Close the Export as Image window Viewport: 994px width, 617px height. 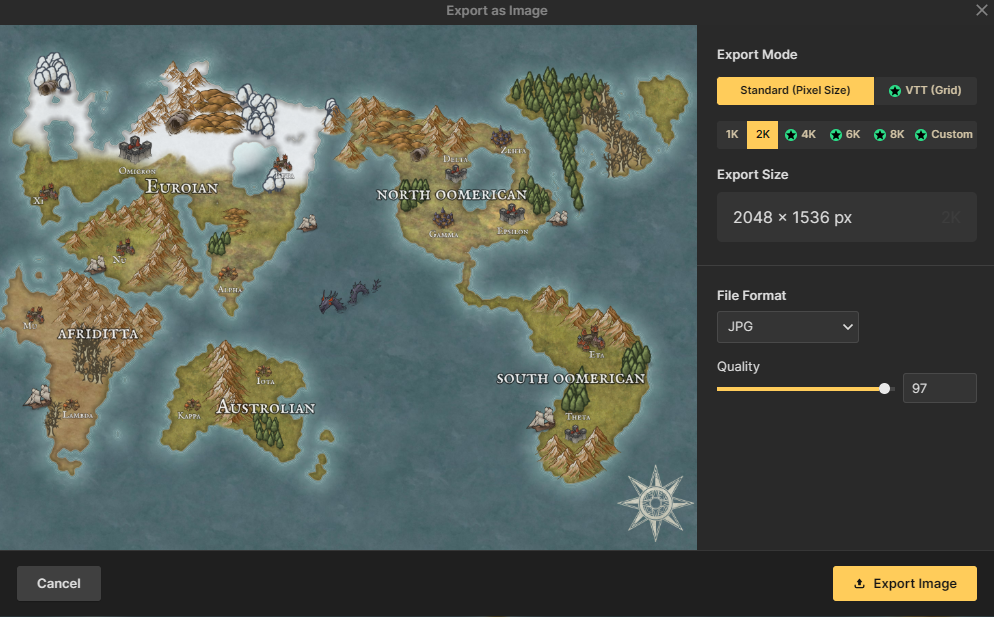(x=981, y=10)
